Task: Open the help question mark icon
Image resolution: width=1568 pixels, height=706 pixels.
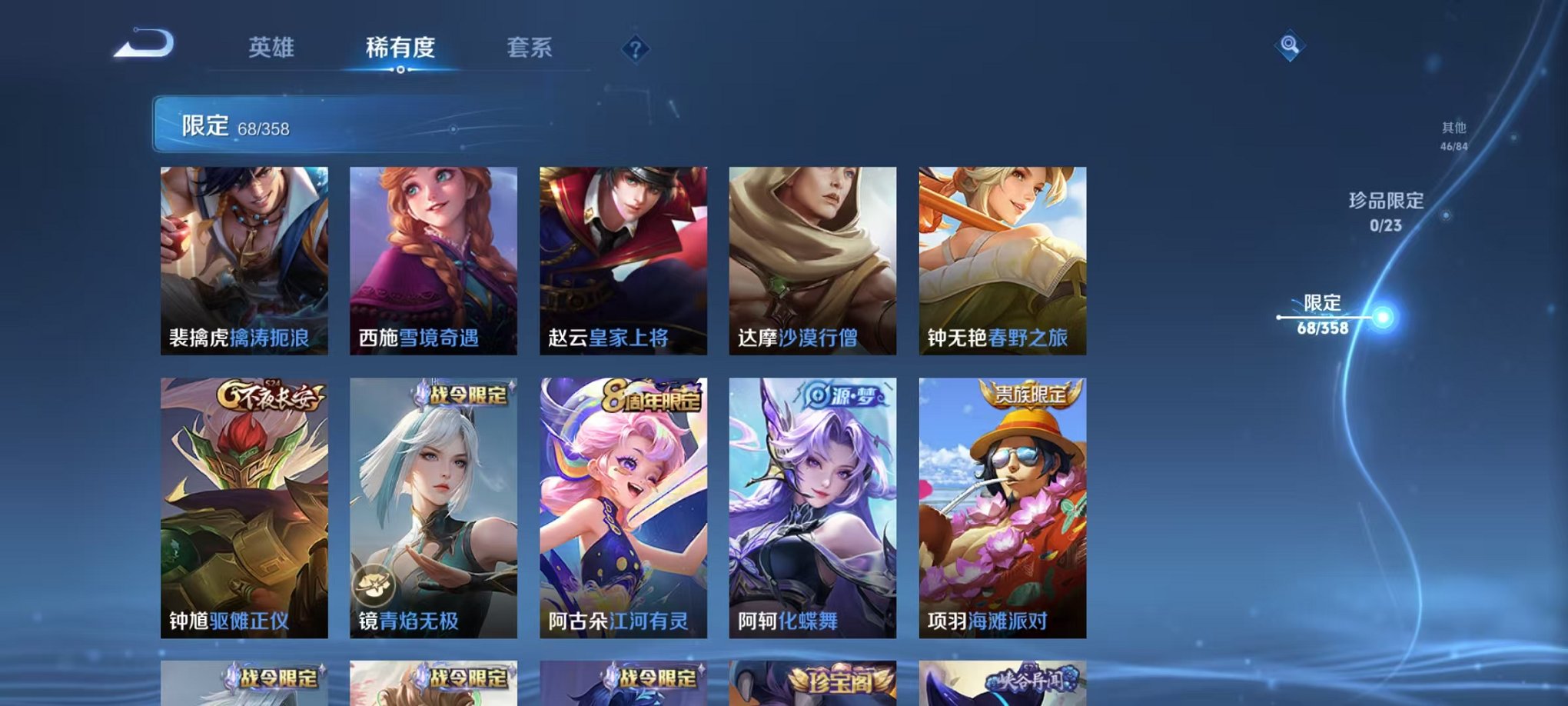Action: [x=635, y=49]
